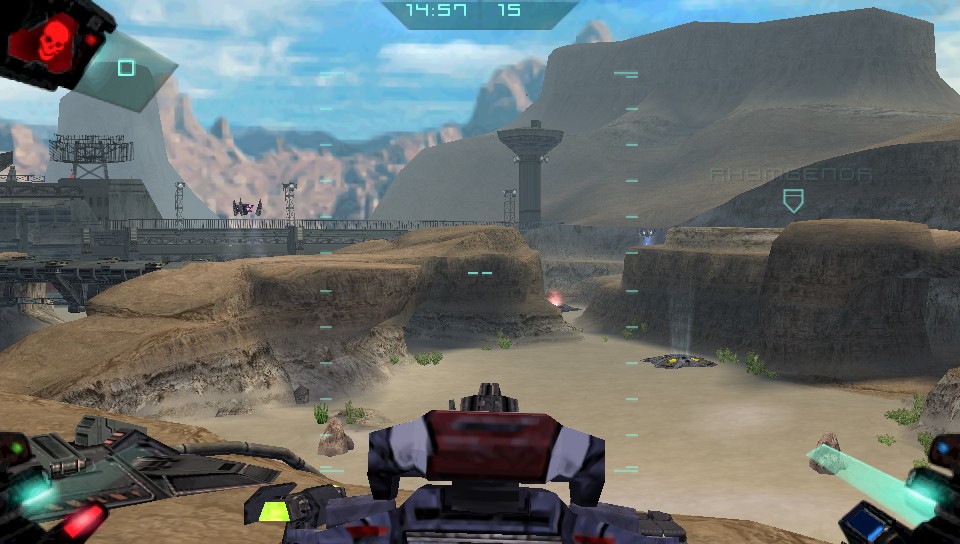Select the cyan square marker on the glass panel
960x544 pixels.
point(126,68)
